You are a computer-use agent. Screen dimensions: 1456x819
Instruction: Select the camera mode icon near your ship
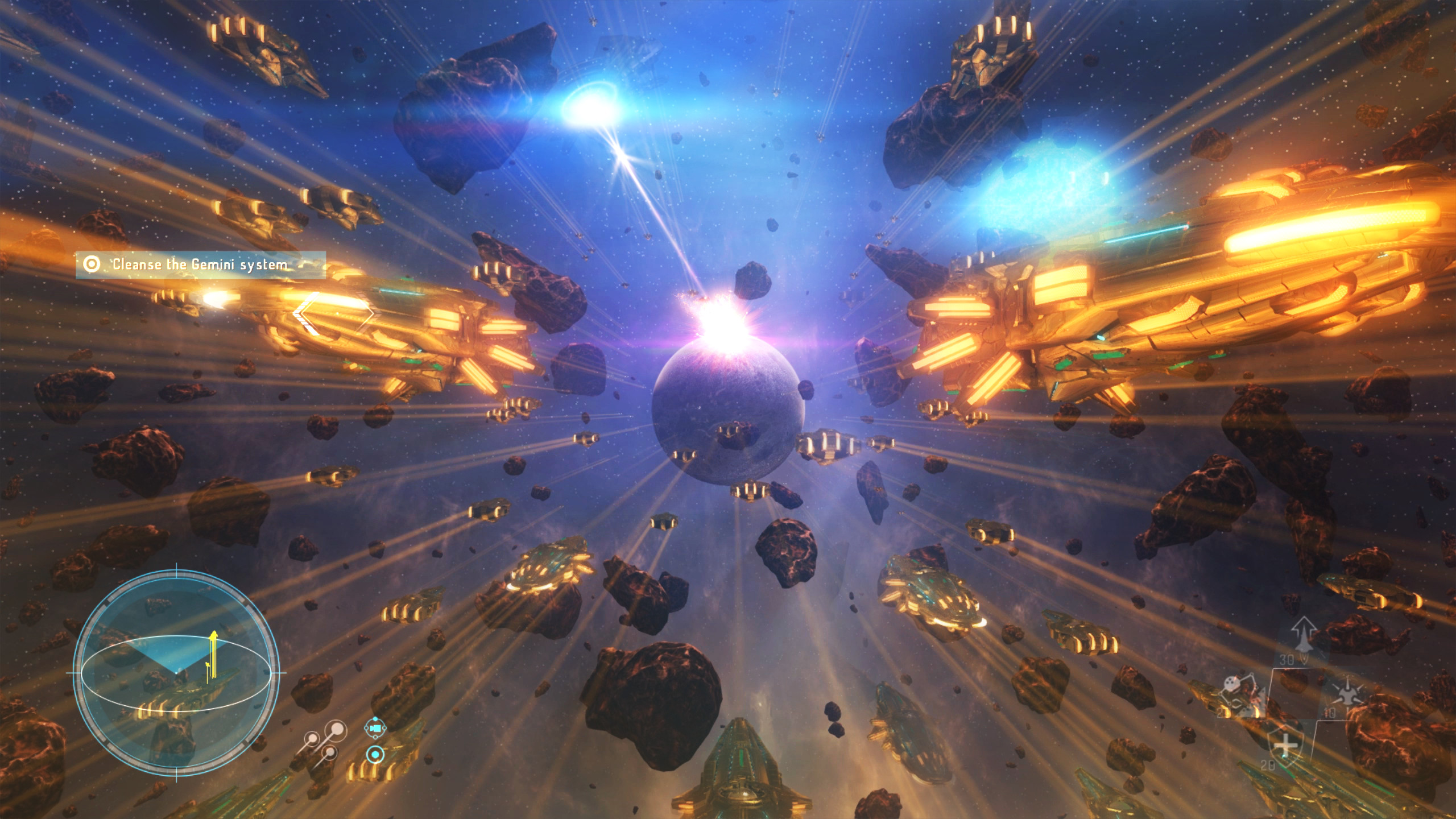375,729
